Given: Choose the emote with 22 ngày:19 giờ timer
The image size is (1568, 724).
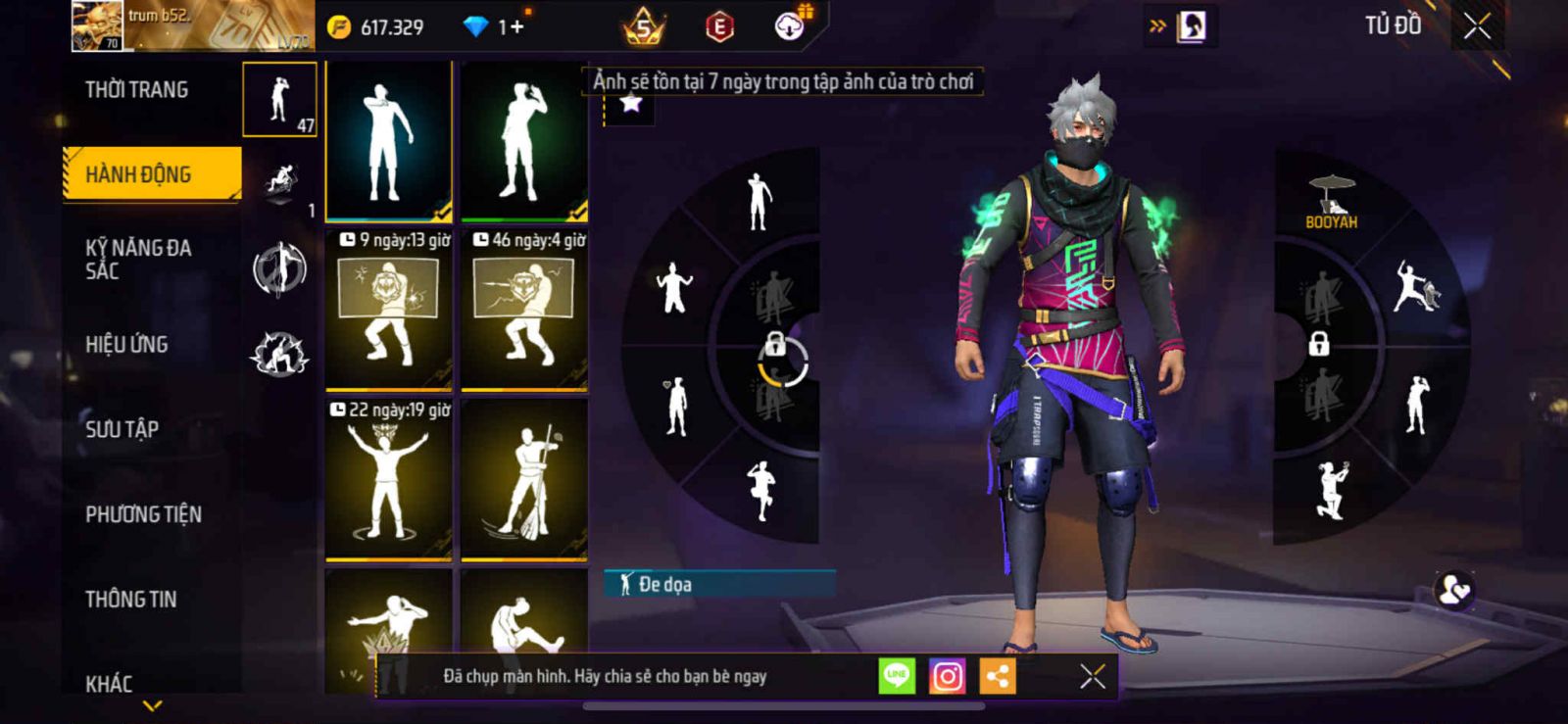Looking at the screenshot, I should (389, 480).
